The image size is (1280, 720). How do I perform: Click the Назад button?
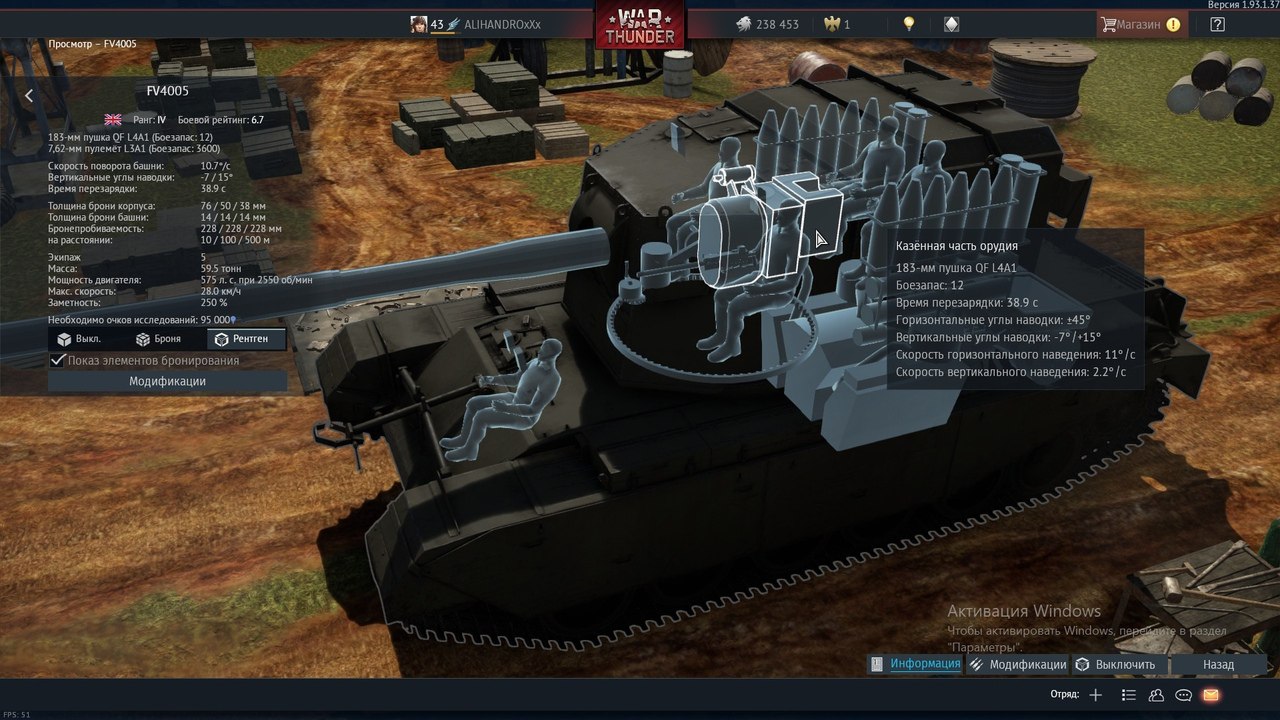[x=1218, y=664]
